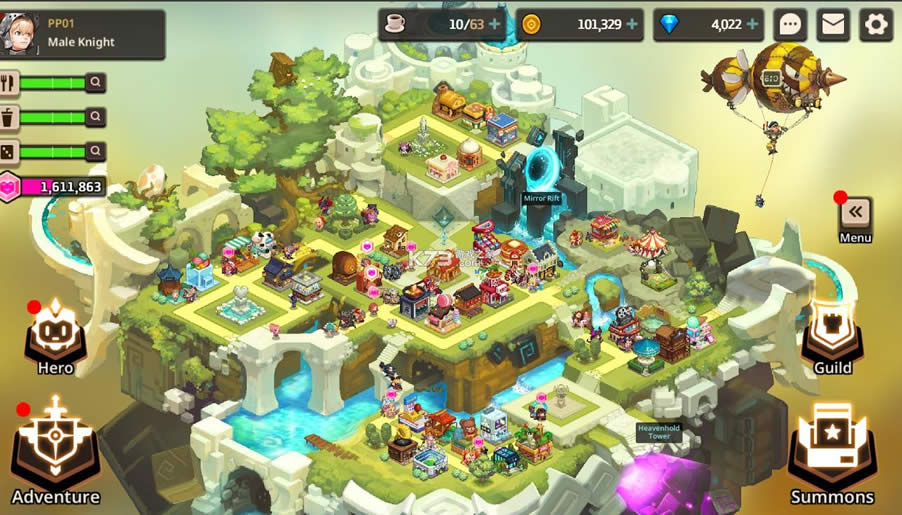The width and height of the screenshot is (902, 515).
Task: Buy more gold coins with plus
Action: (x=631, y=25)
